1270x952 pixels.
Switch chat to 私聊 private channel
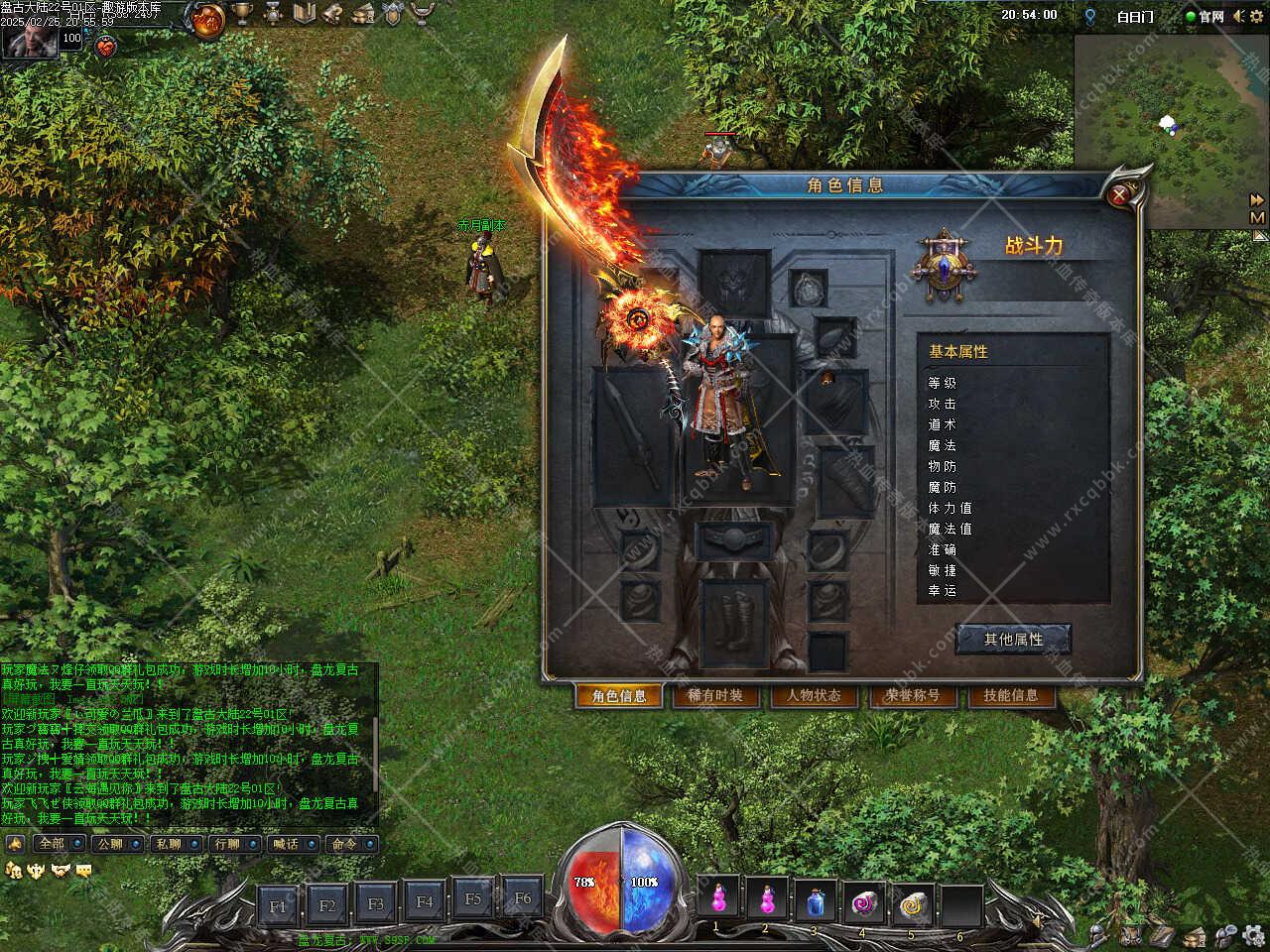click(x=168, y=844)
